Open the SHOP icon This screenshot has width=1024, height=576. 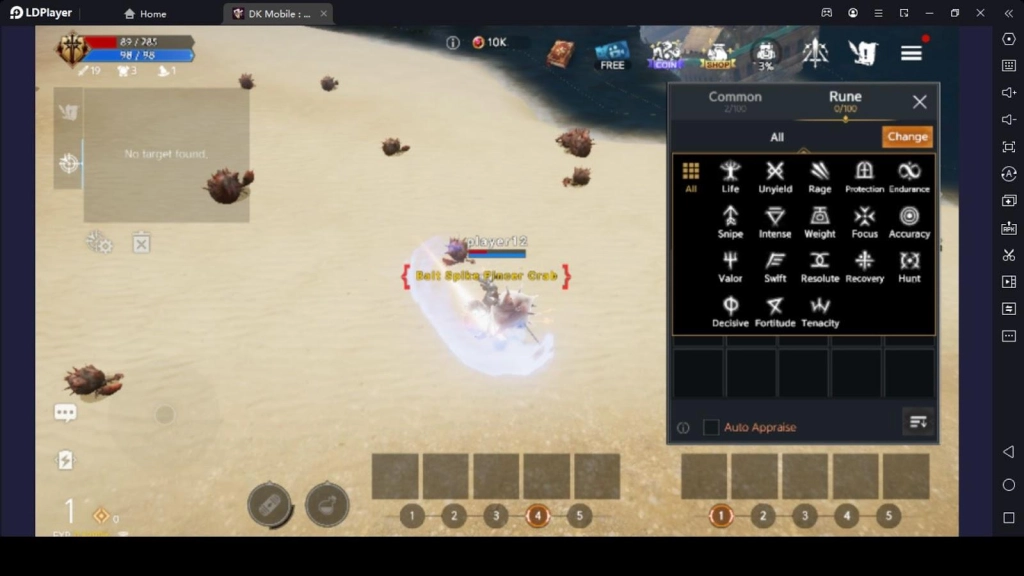point(718,55)
